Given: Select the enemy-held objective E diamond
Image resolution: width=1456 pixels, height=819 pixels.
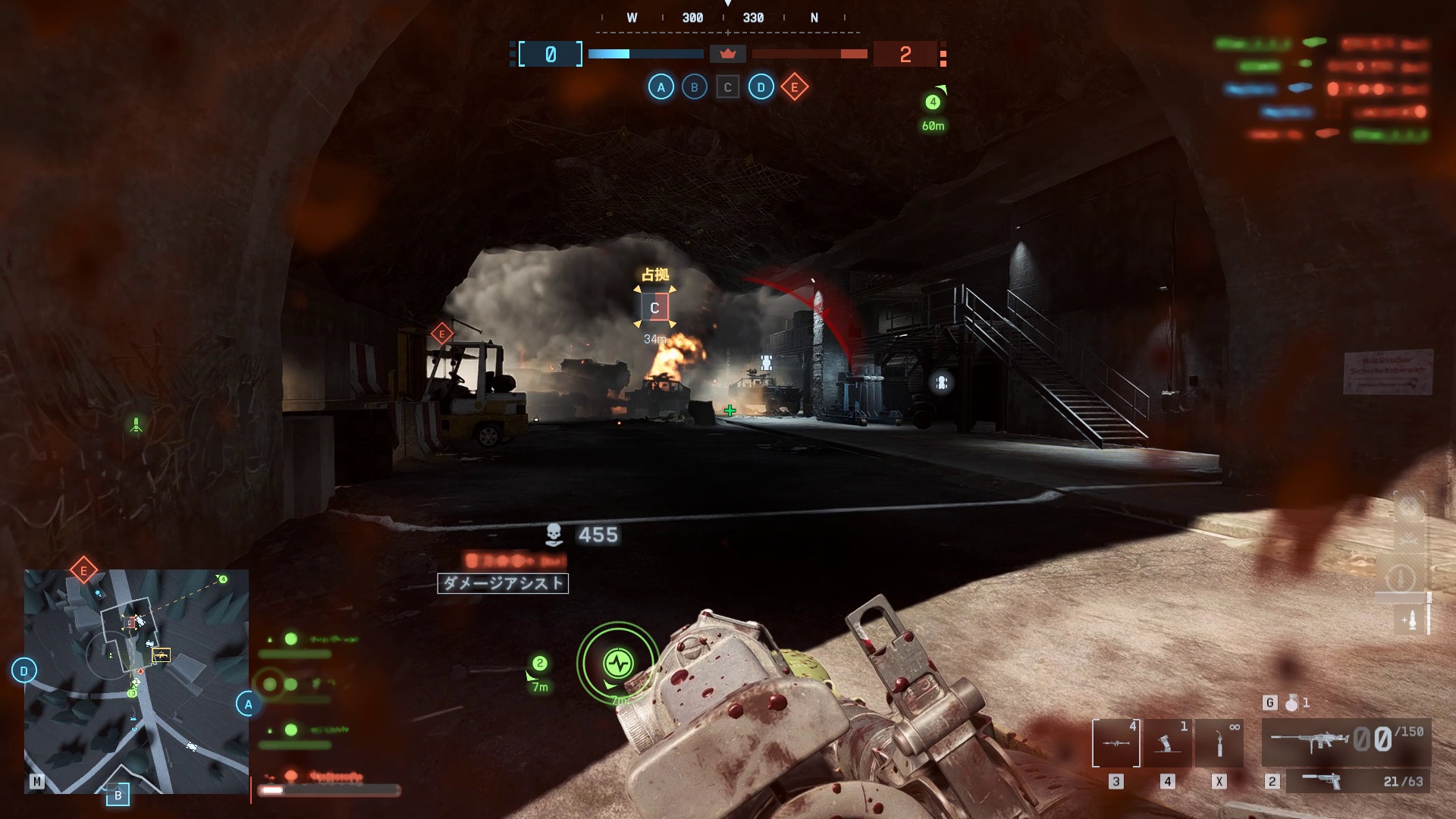Looking at the screenshot, I should [794, 87].
